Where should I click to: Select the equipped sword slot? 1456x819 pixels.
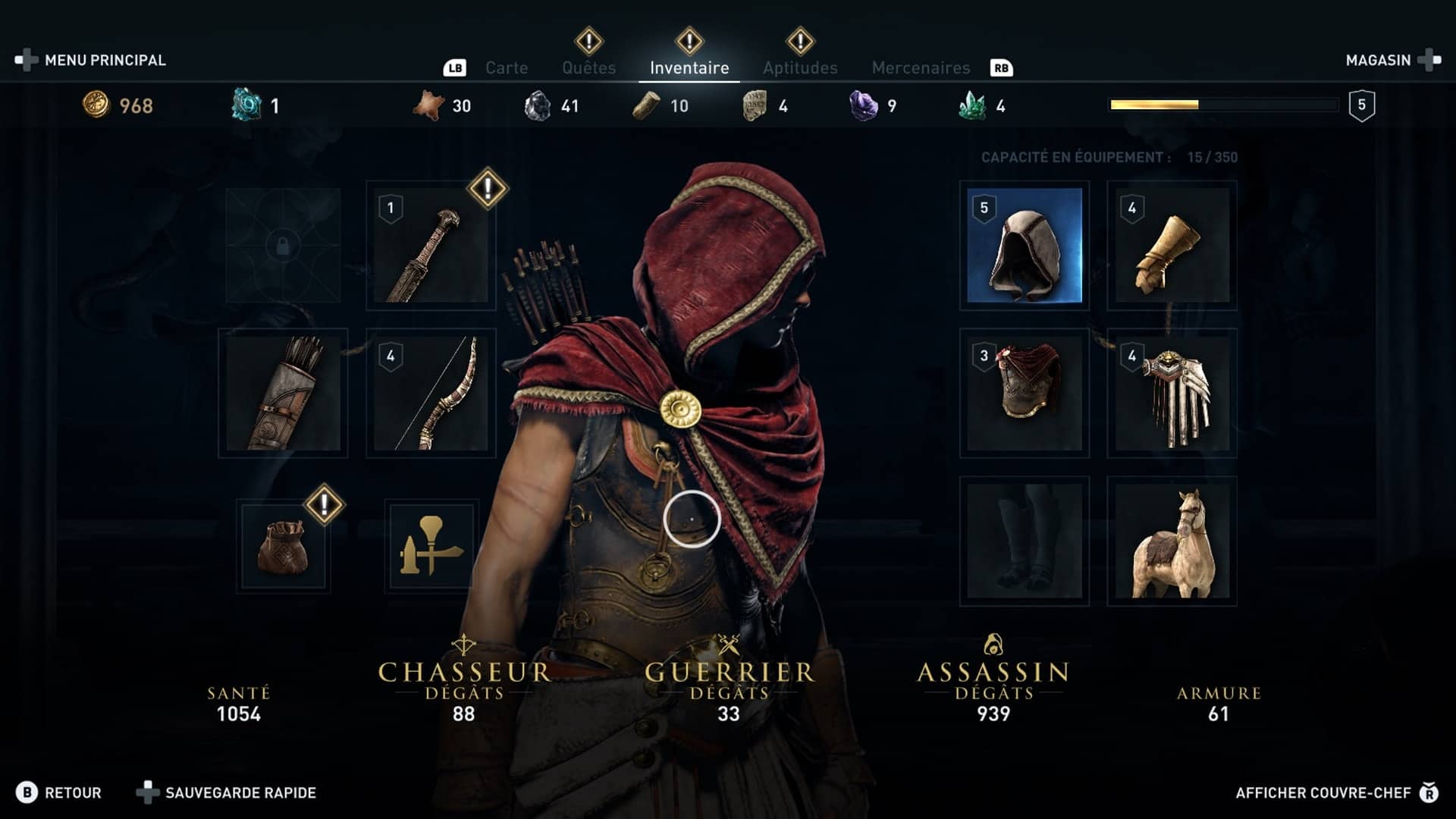click(431, 246)
